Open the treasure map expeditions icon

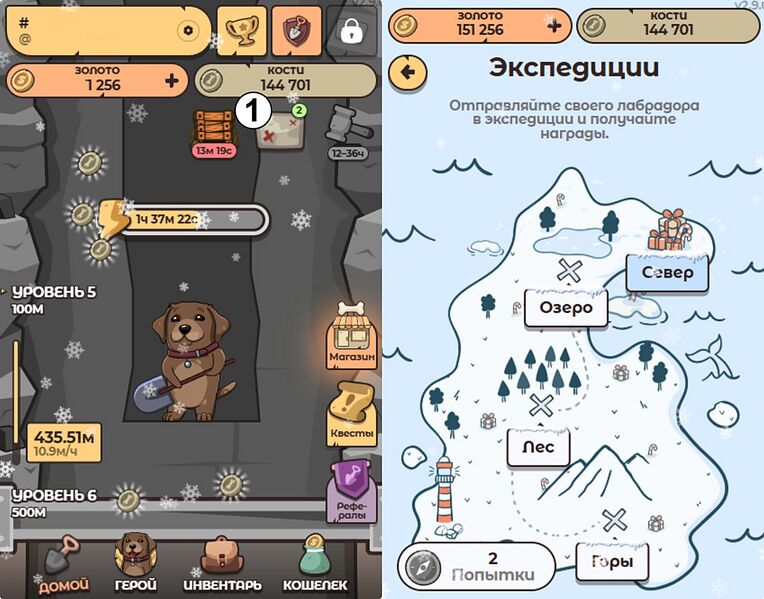pos(279,130)
